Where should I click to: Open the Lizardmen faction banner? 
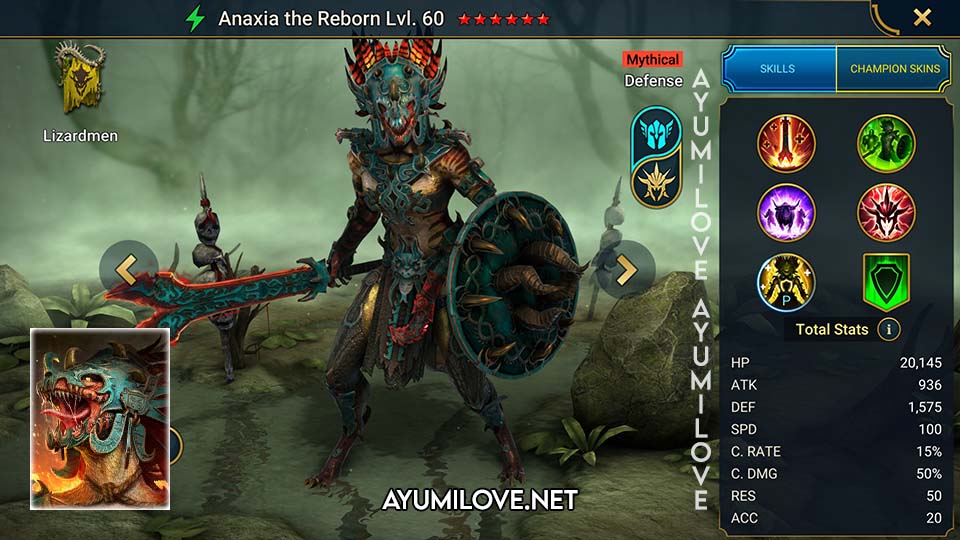point(80,80)
